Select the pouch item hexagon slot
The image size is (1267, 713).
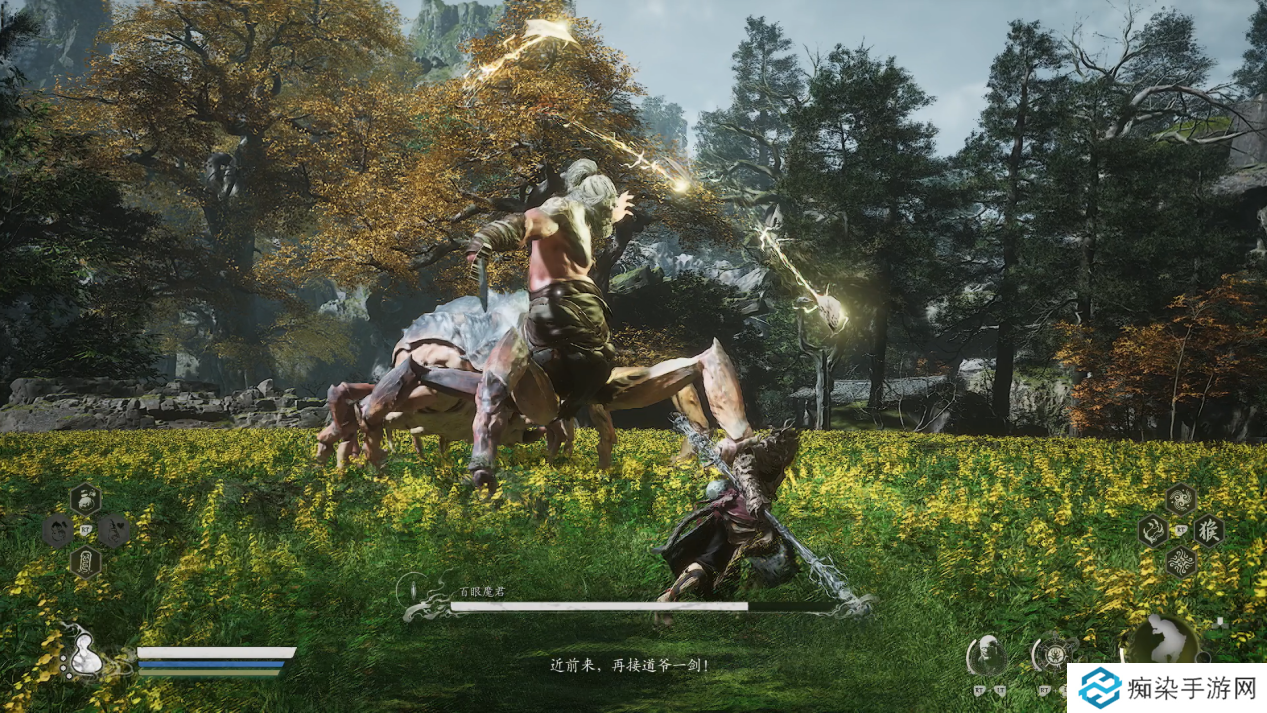(x=85, y=498)
